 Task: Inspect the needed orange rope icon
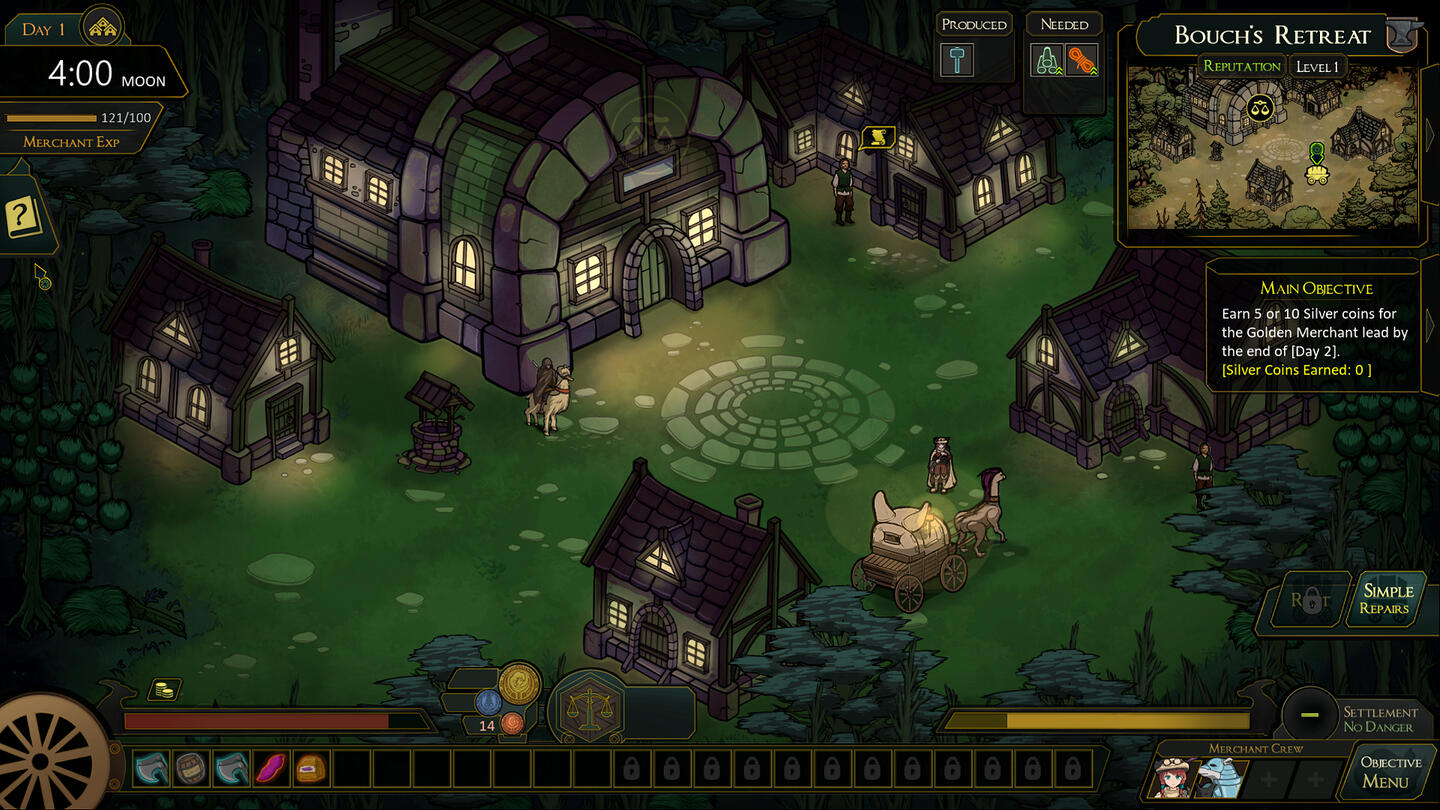pos(1081,60)
